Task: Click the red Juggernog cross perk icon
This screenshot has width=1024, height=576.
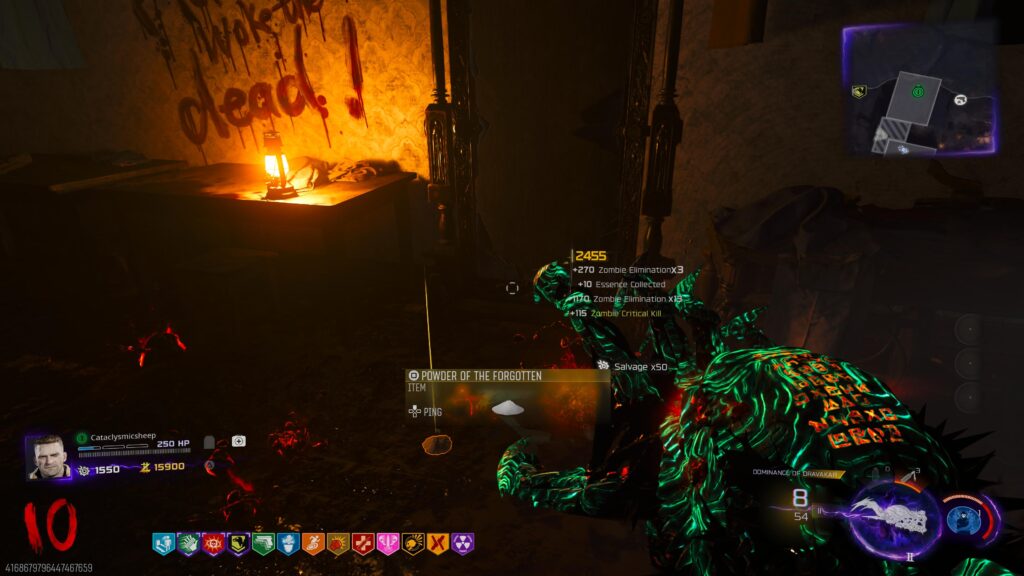Action: pyautogui.click(x=363, y=544)
